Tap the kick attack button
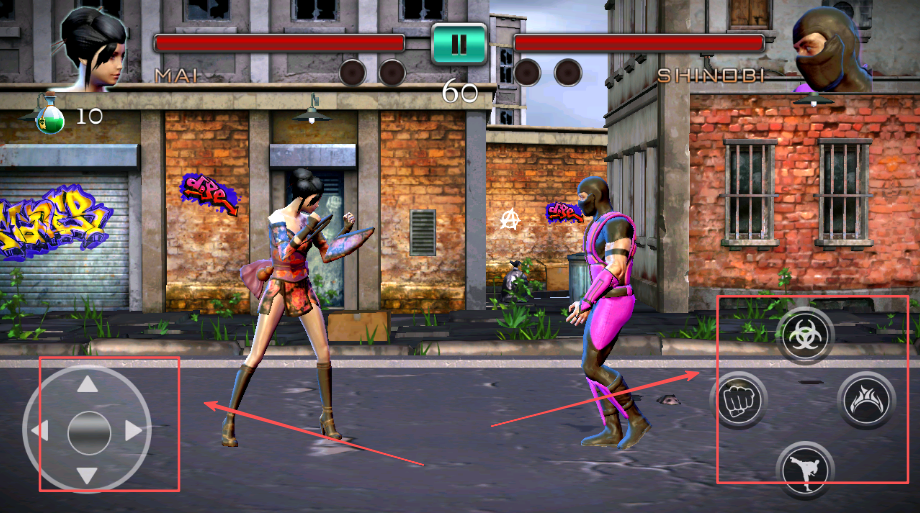920x513 pixels. (x=804, y=467)
